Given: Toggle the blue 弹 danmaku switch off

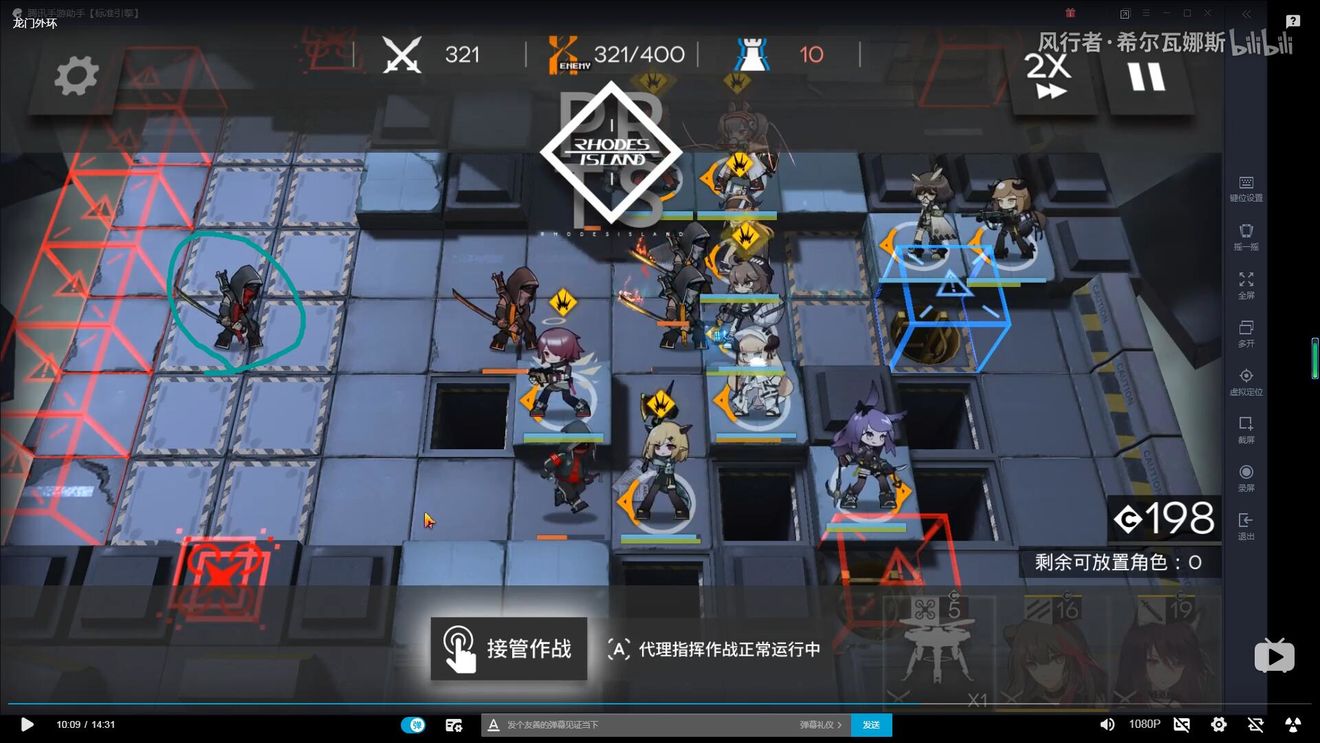Looking at the screenshot, I should [x=415, y=724].
